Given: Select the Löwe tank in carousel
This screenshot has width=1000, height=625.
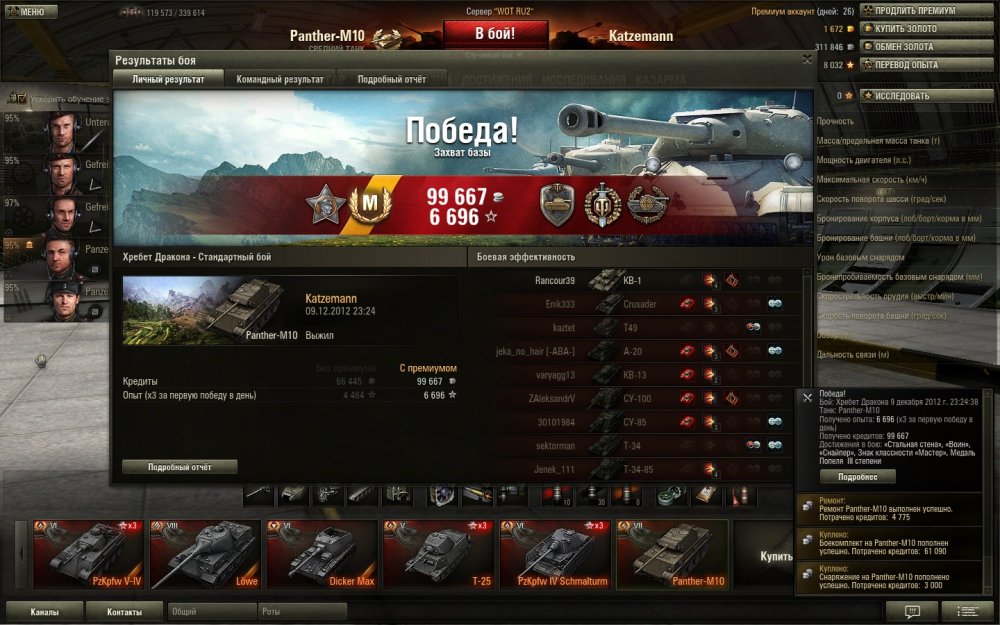Looking at the screenshot, I should coord(206,554).
